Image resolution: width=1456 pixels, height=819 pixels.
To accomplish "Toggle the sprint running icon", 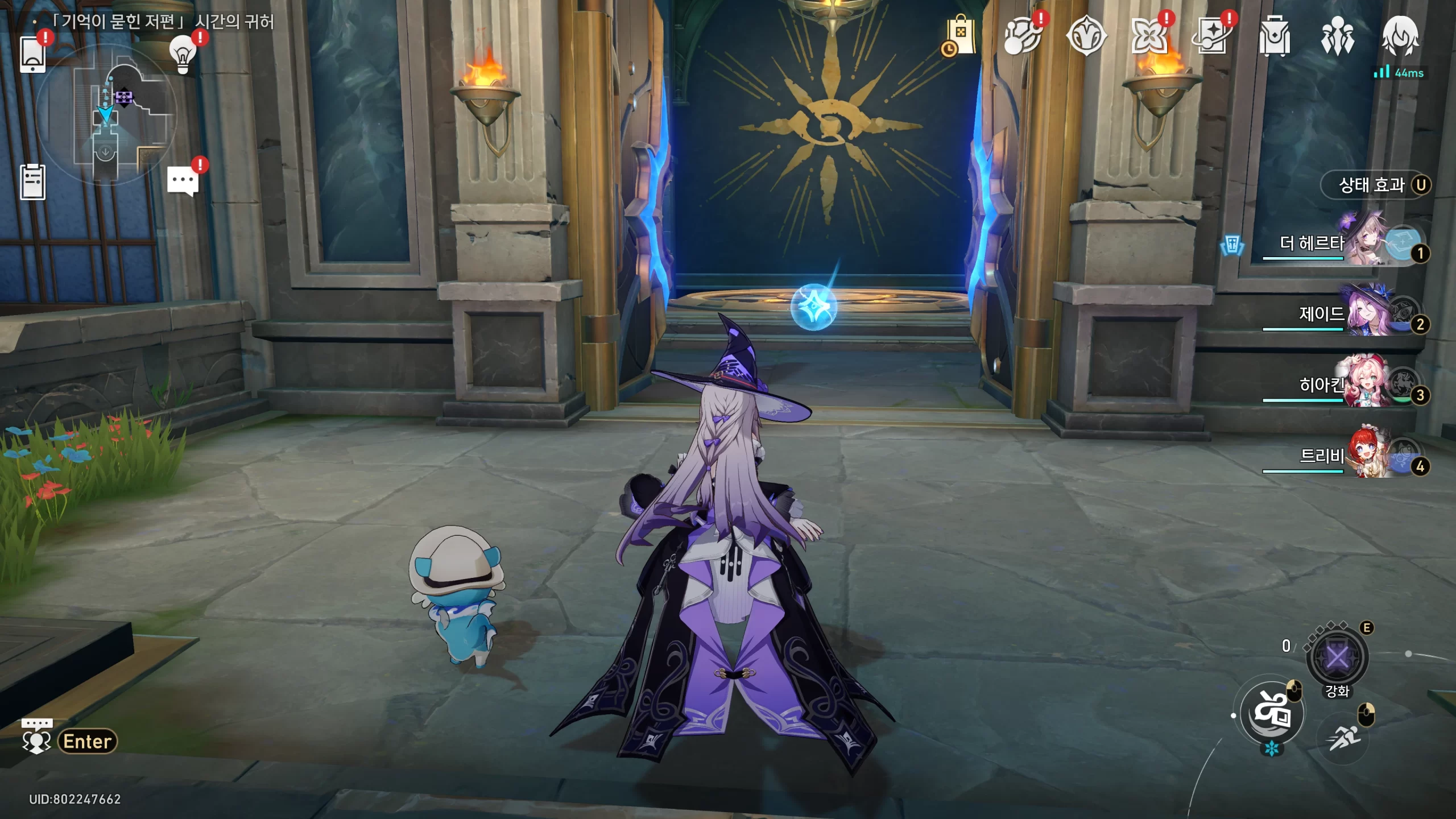I will [x=1344, y=738].
